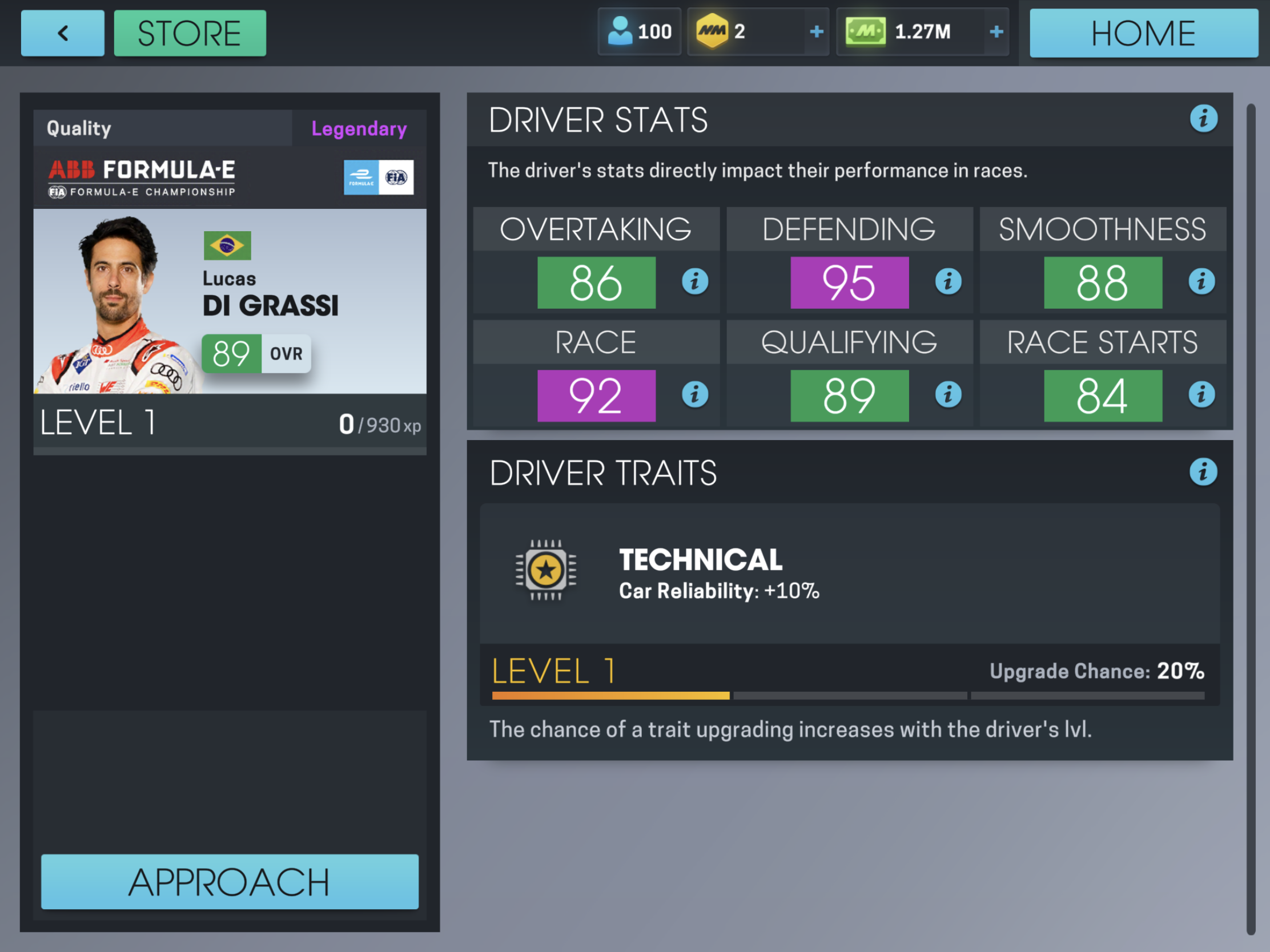Screen dimensions: 1270x952
Task: Switch to the STORE screen
Action: pyautogui.click(x=190, y=33)
